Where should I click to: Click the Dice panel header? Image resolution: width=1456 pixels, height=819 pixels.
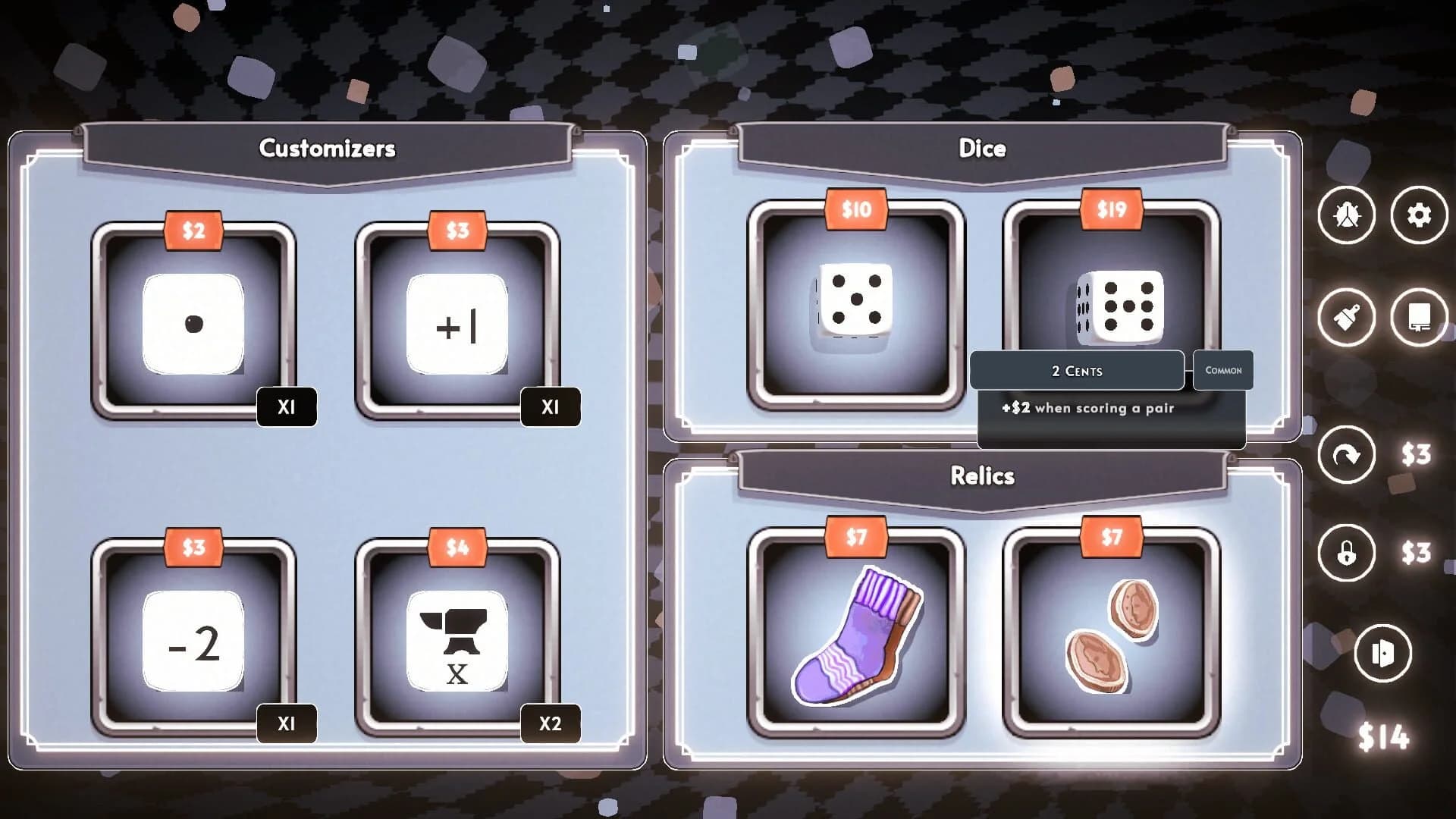[x=983, y=149]
